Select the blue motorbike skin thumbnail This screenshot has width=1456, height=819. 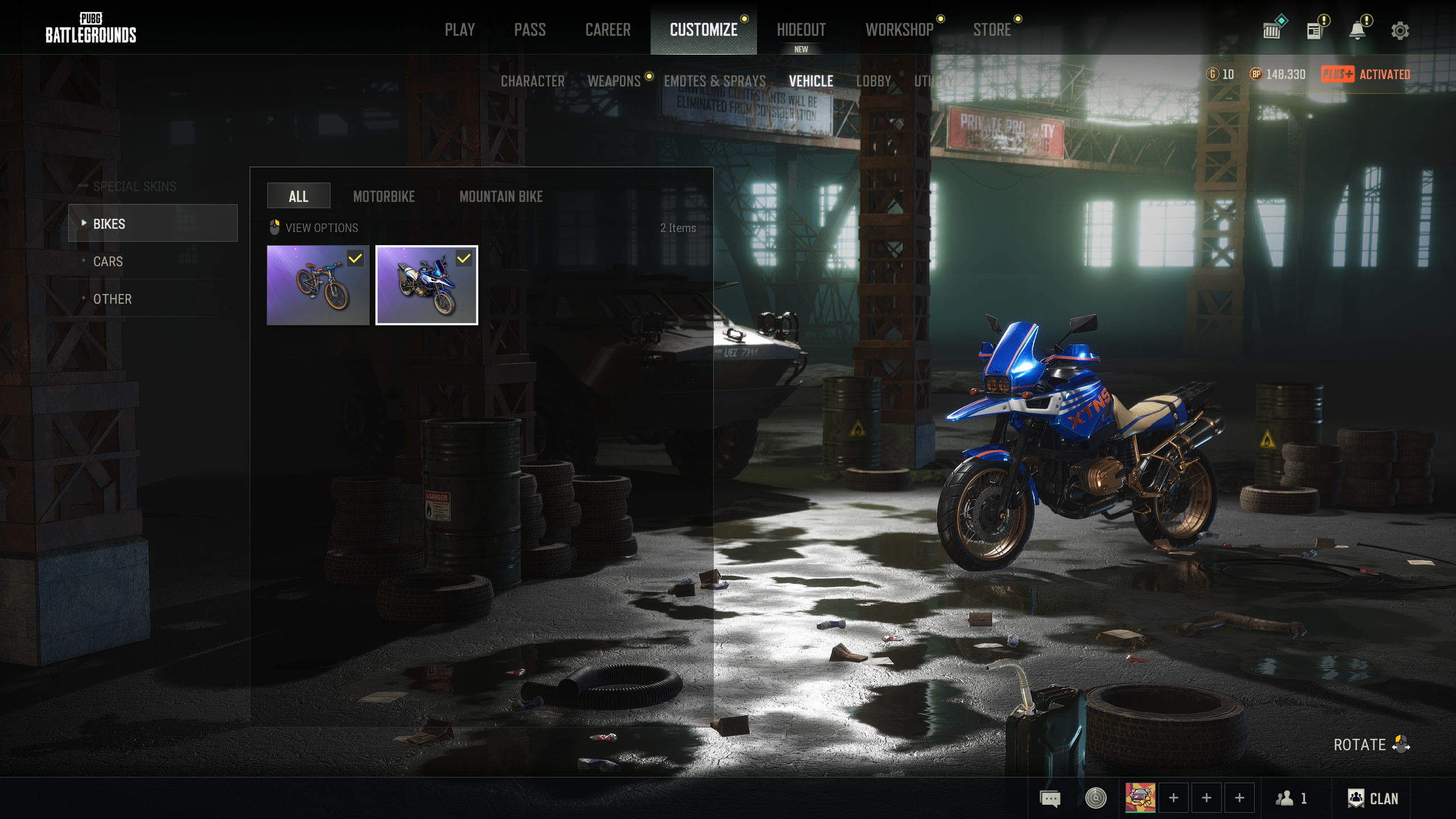[427, 285]
